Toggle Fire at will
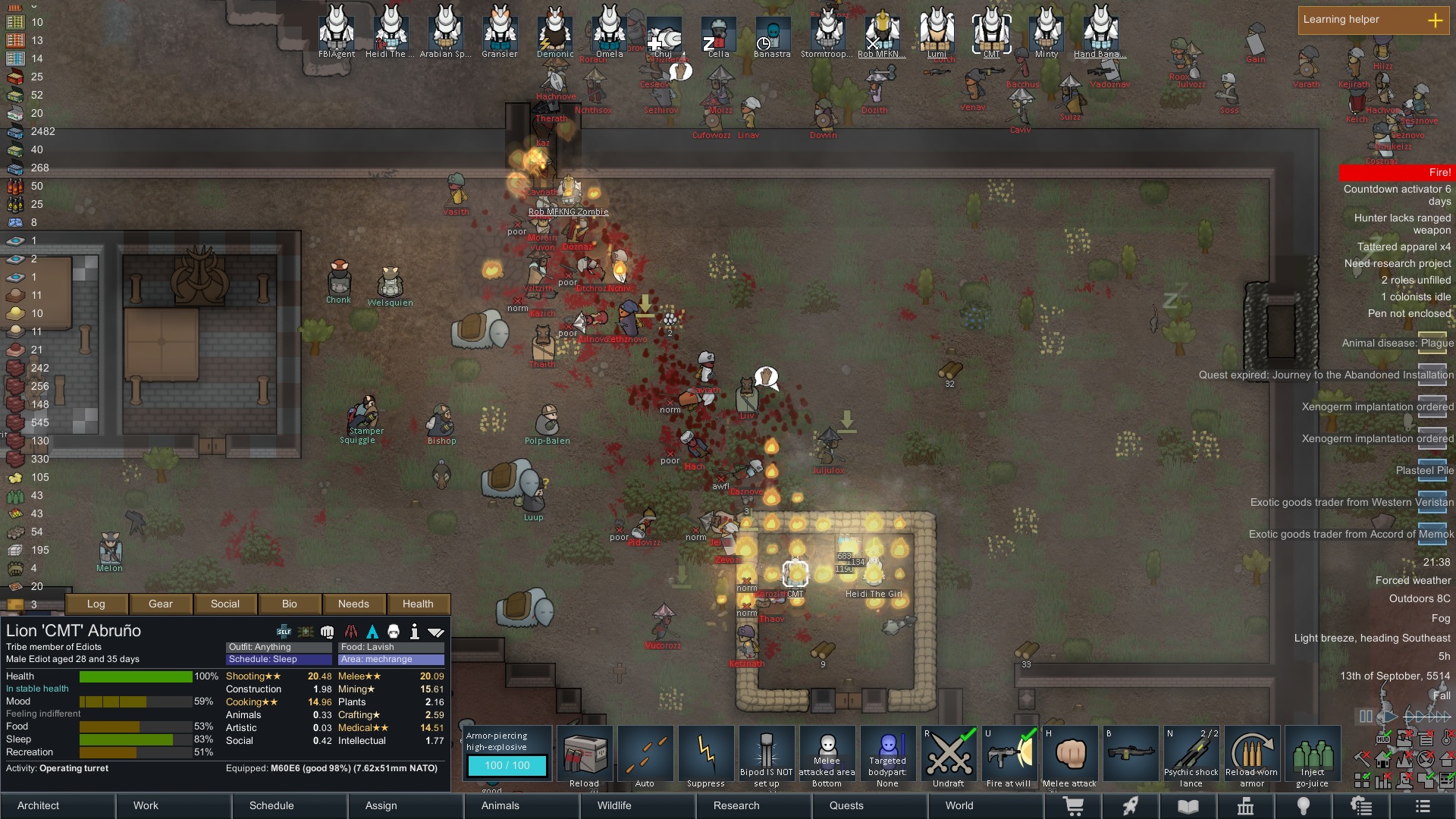Screen dimensions: 1456x819 pyautogui.click(x=1009, y=756)
